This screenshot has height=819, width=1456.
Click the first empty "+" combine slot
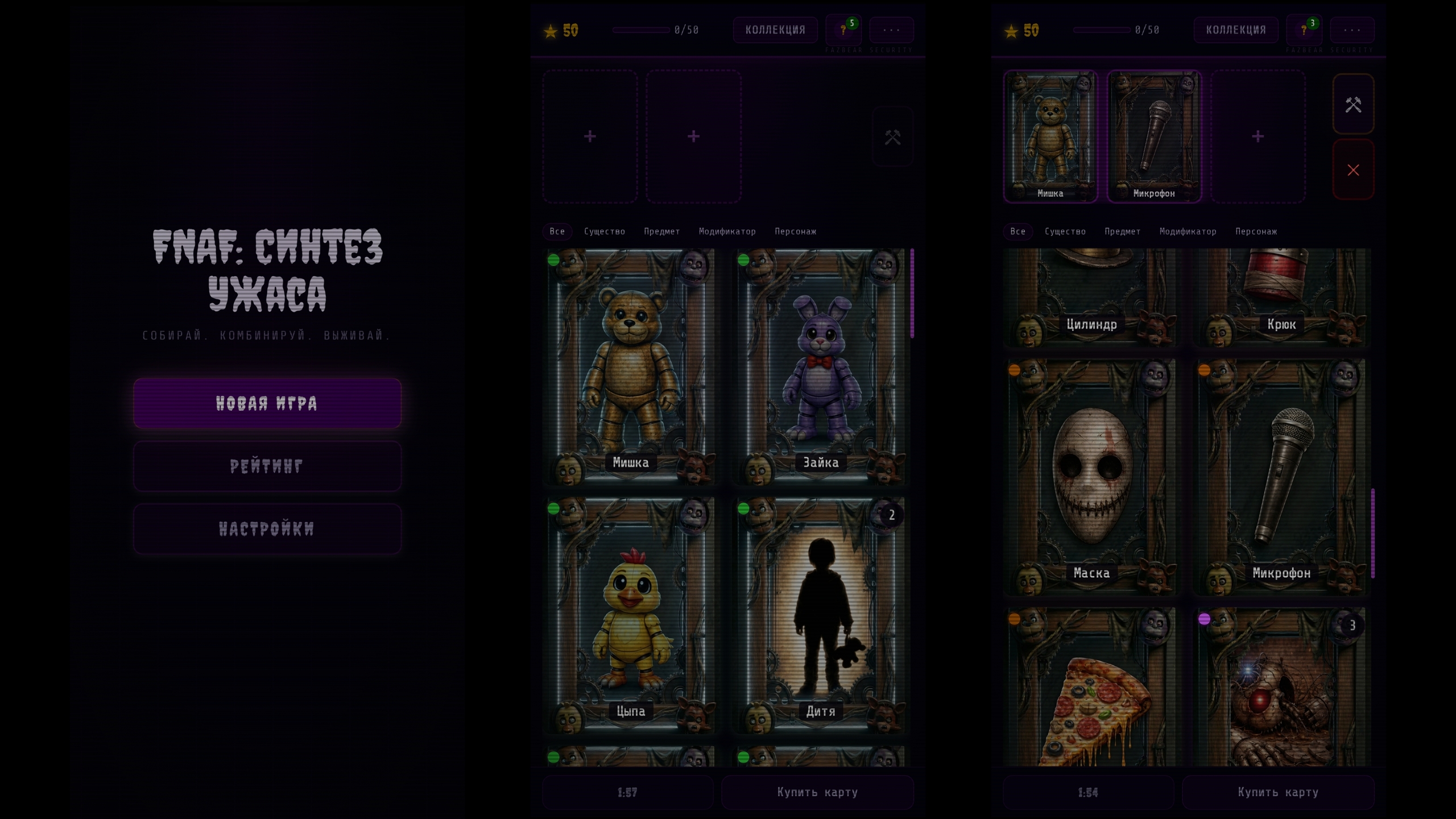click(x=590, y=136)
